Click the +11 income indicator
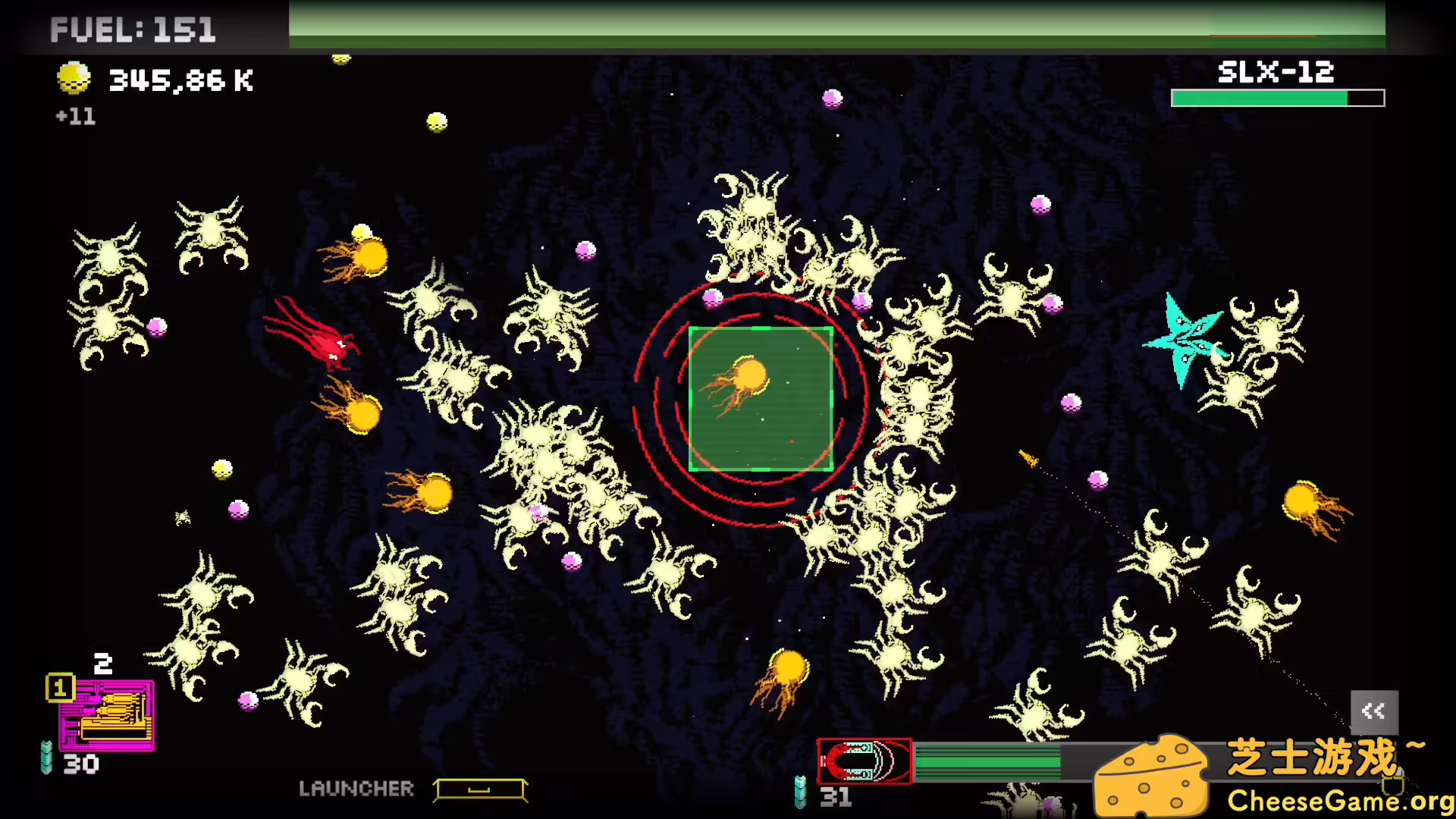The width and height of the screenshot is (1456, 819). [75, 117]
